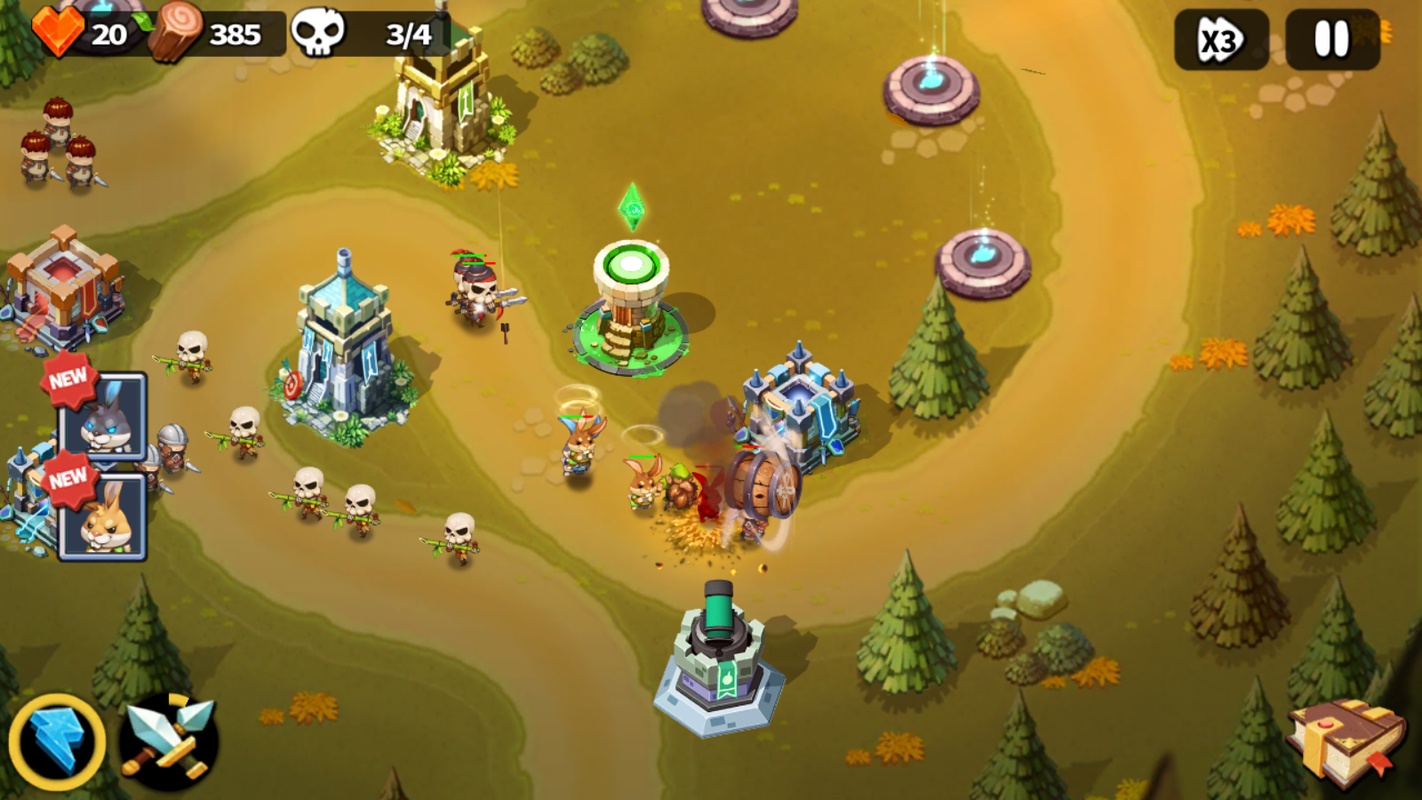Open the encyclopedia book
The width and height of the screenshot is (1422, 800).
(x=1344, y=742)
